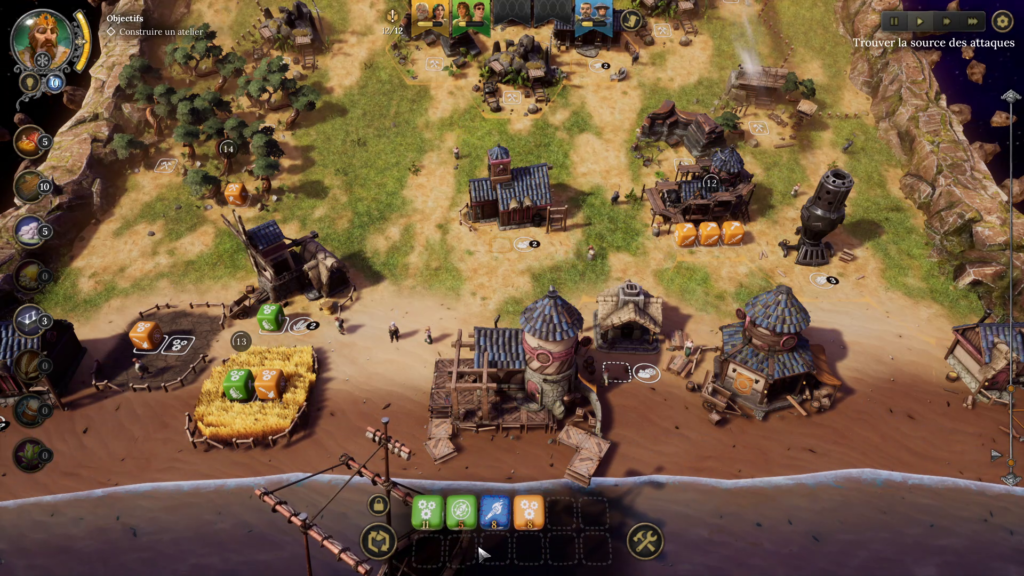Screen dimensions: 1024x576
Task: Click the boot icon beside the banners
Action: click(x=631, y=19)
